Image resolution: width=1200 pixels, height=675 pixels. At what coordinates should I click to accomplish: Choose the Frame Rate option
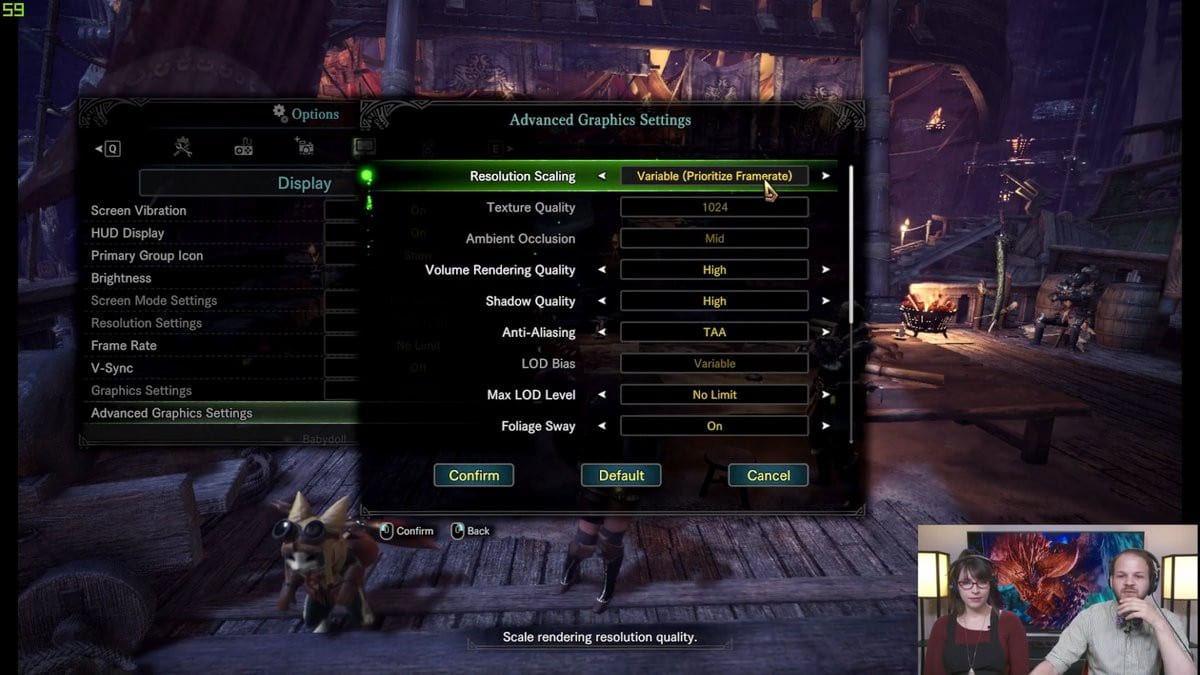[124, 346]
